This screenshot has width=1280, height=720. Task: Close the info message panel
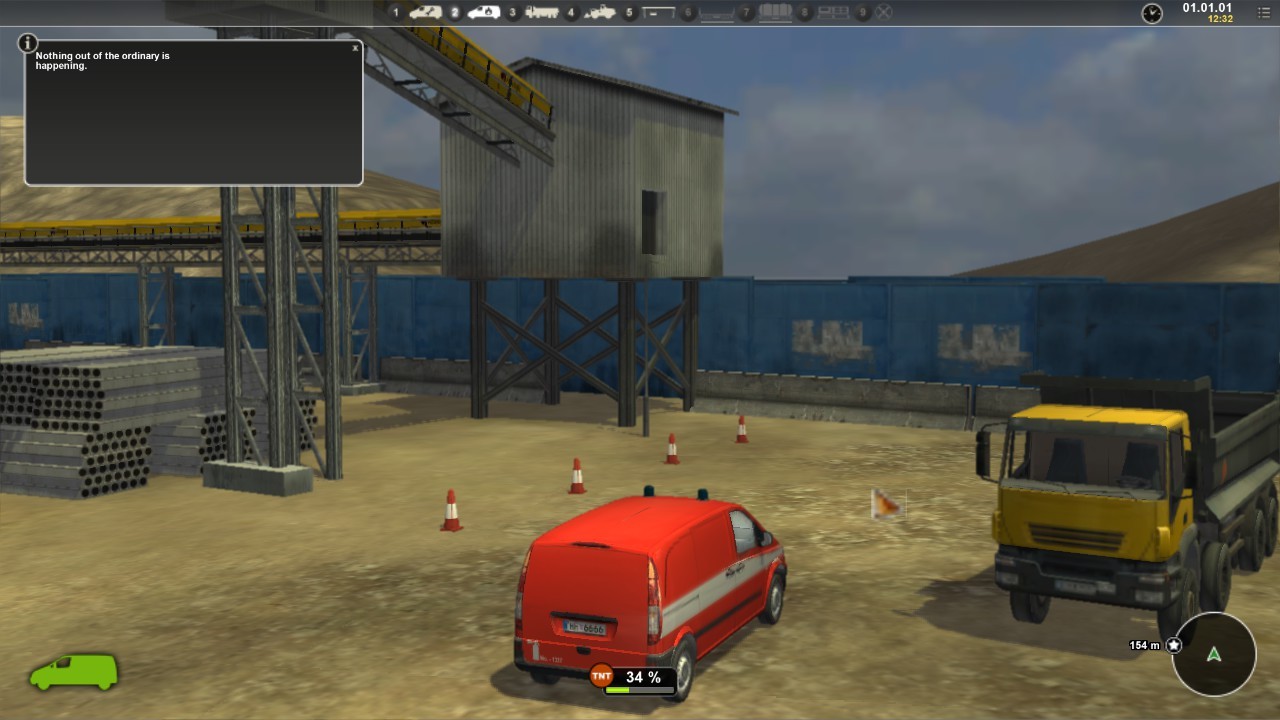[x=355, y=48]
